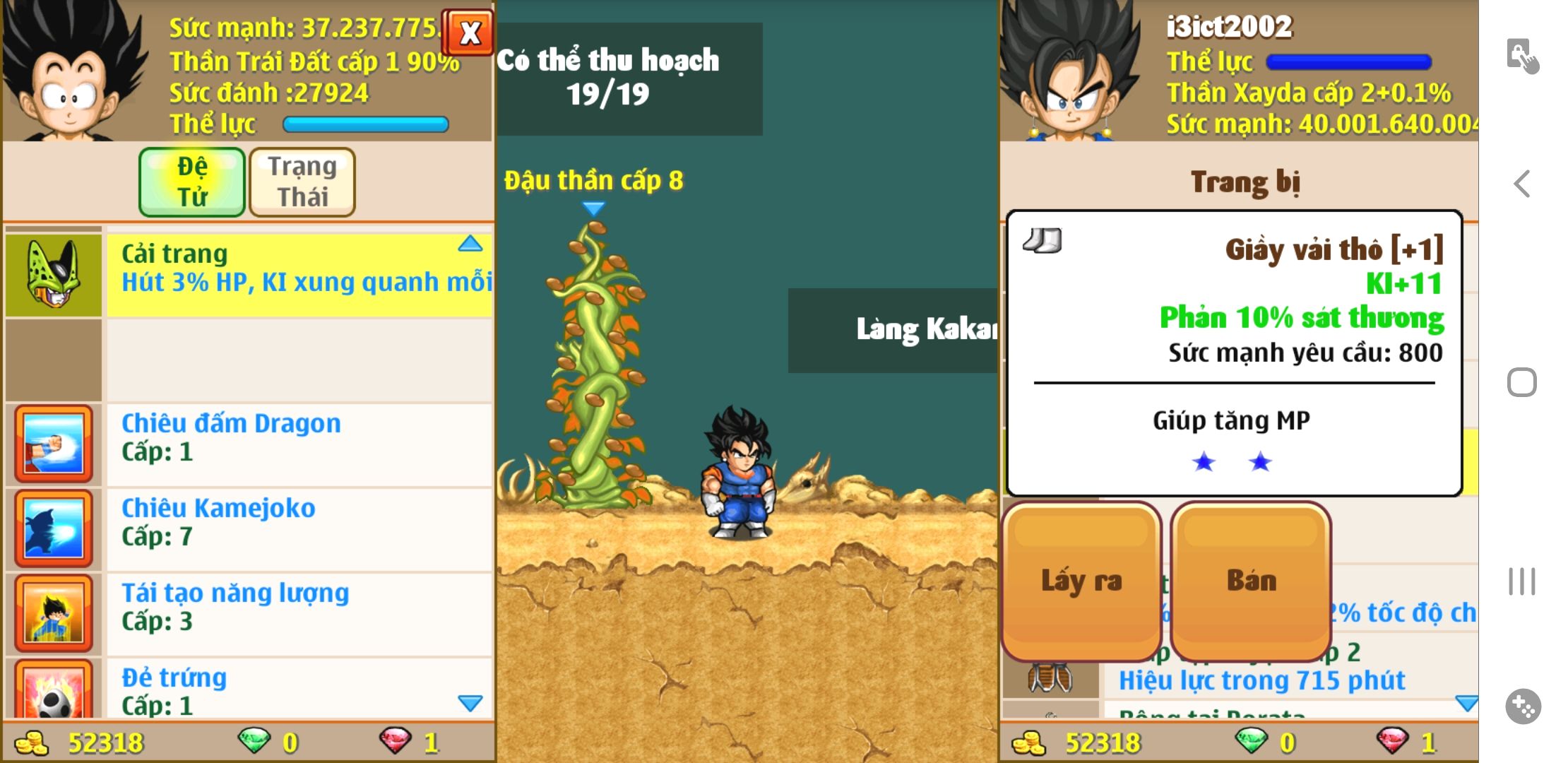Close the disciple panel with the X
Screen dimensions: 1568x763
(468, 32)
